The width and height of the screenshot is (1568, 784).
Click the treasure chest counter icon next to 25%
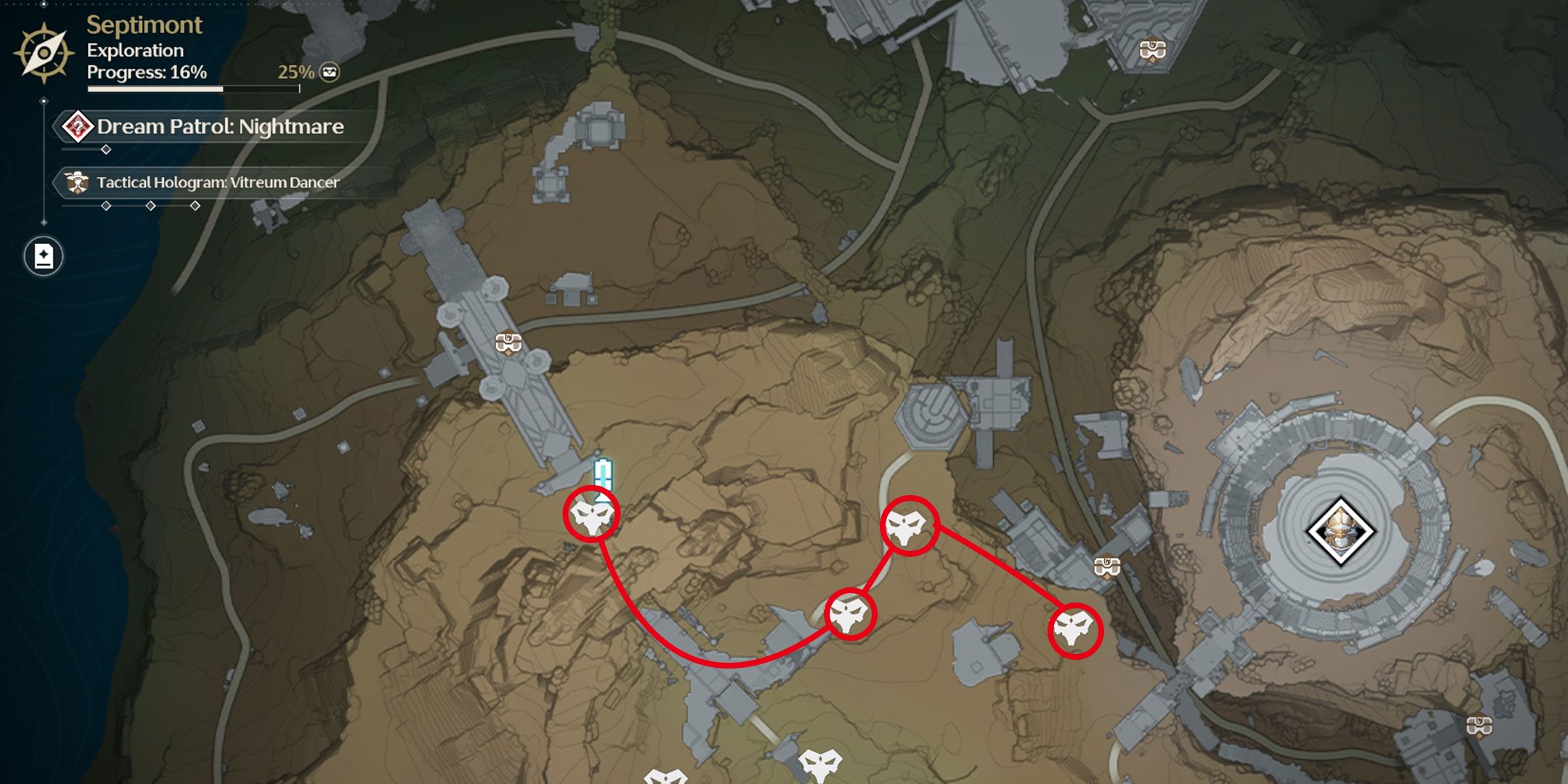328,72
